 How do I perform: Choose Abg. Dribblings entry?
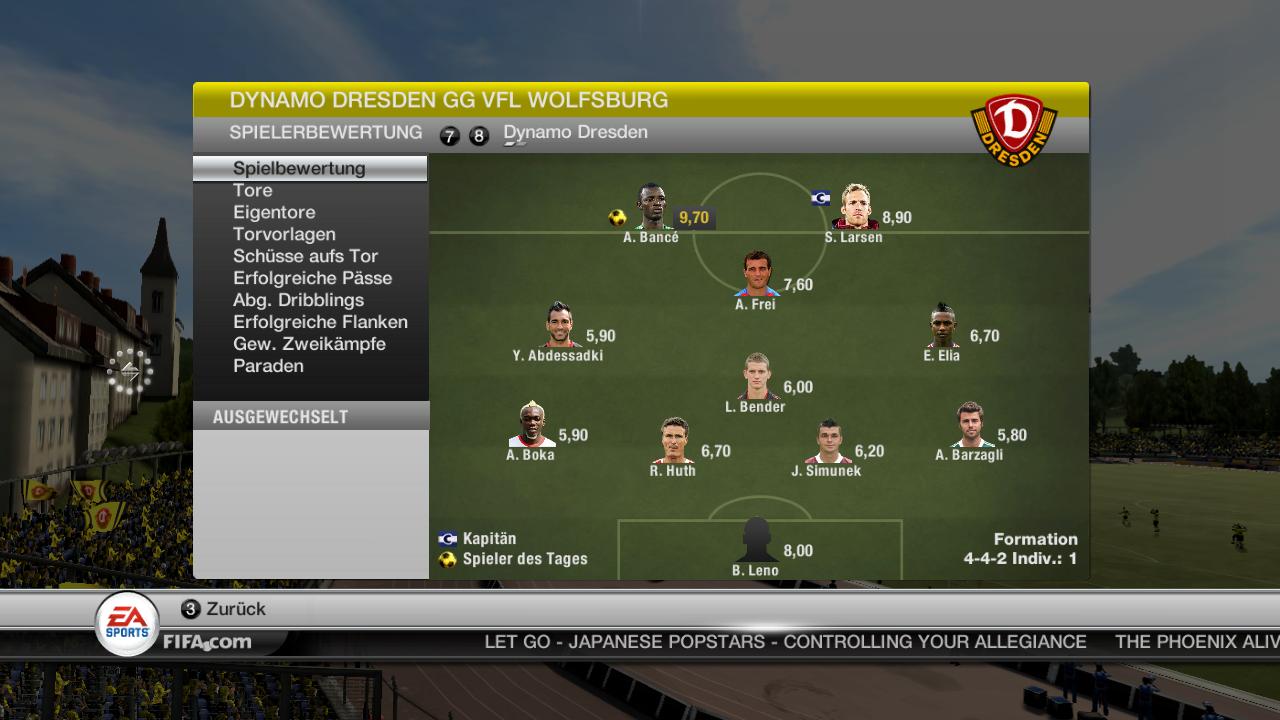tap(298, 300)
